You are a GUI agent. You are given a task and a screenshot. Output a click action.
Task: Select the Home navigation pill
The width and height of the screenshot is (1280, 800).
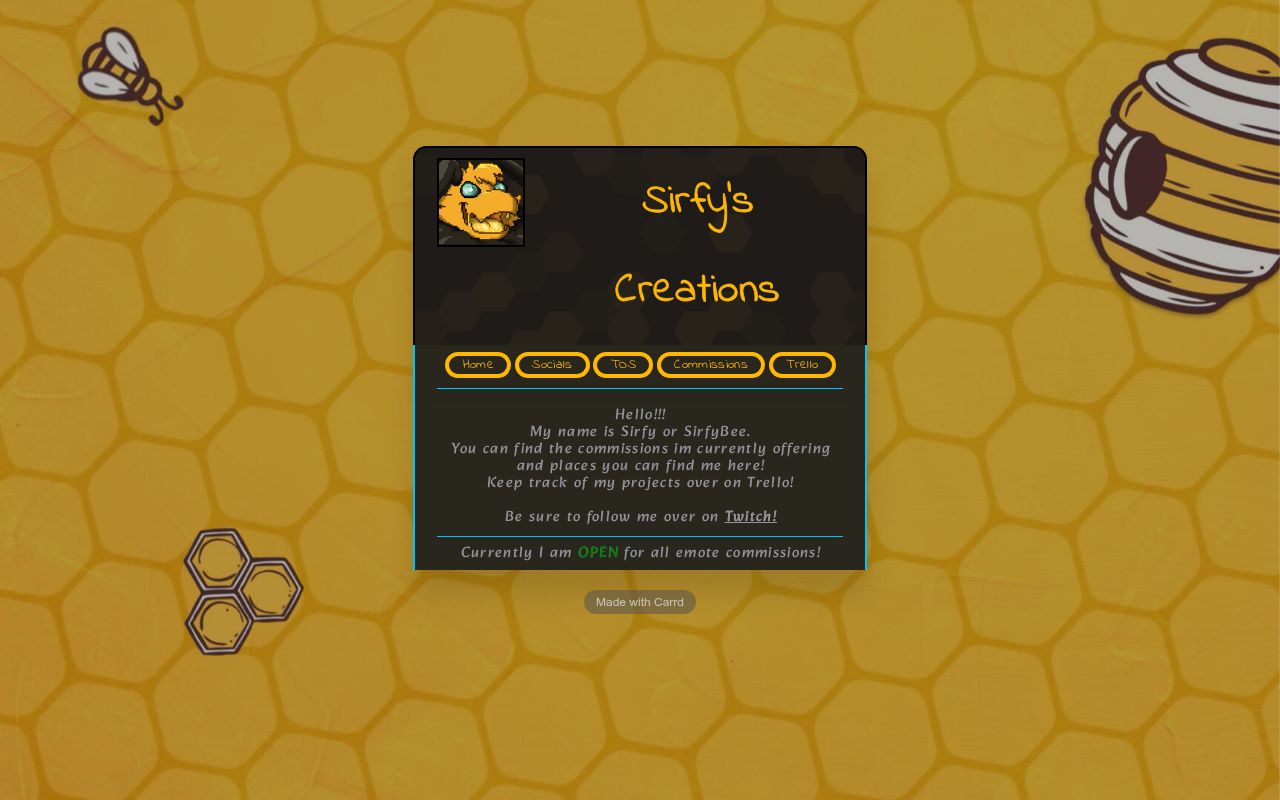click(477, 365)
